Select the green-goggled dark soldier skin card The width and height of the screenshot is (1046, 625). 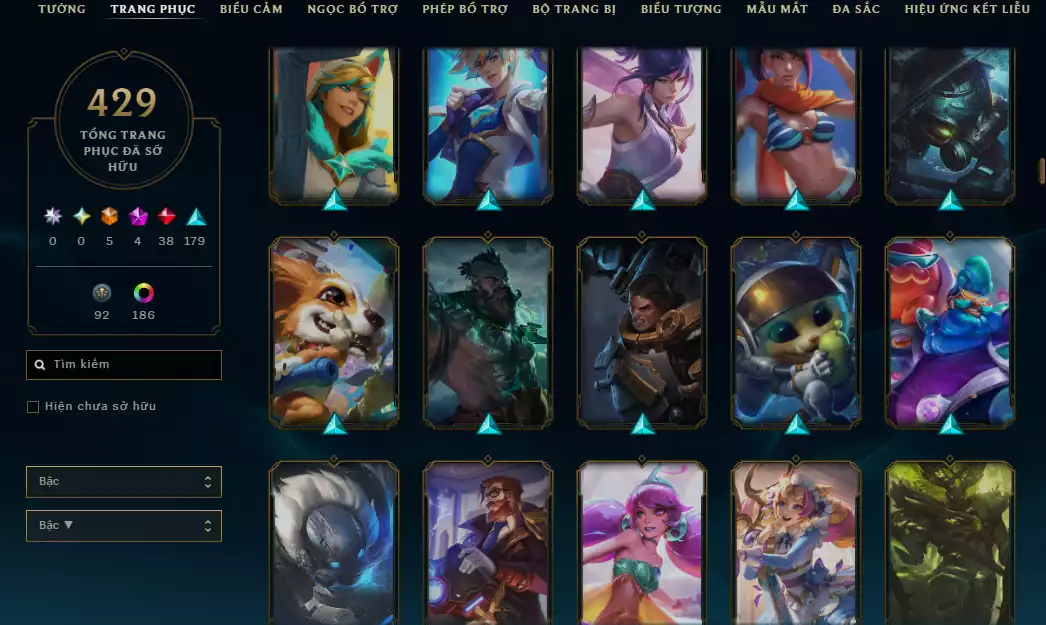[x=950, y=122]
